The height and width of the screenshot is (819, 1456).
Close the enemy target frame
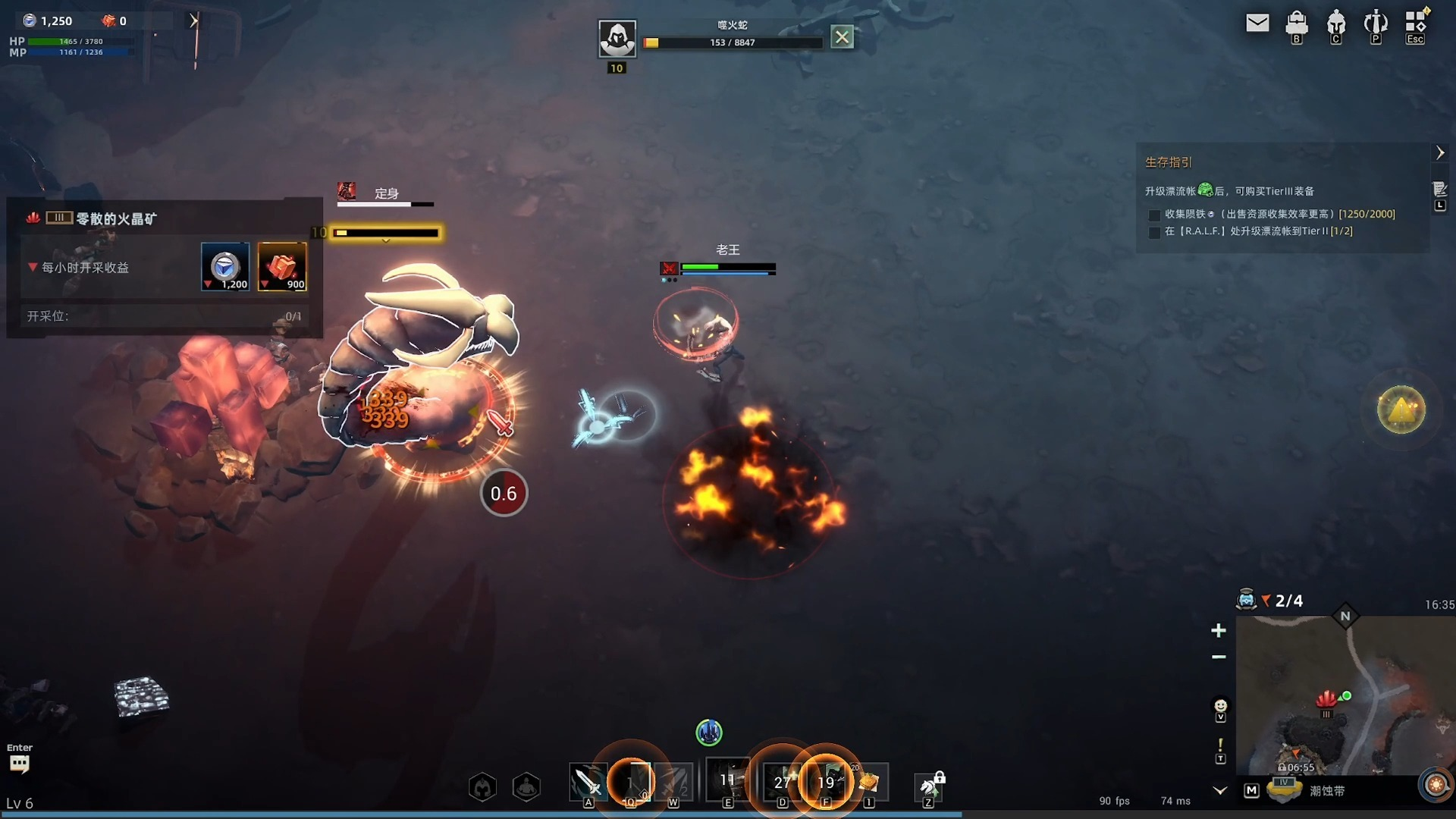click(x=842, y=36)
